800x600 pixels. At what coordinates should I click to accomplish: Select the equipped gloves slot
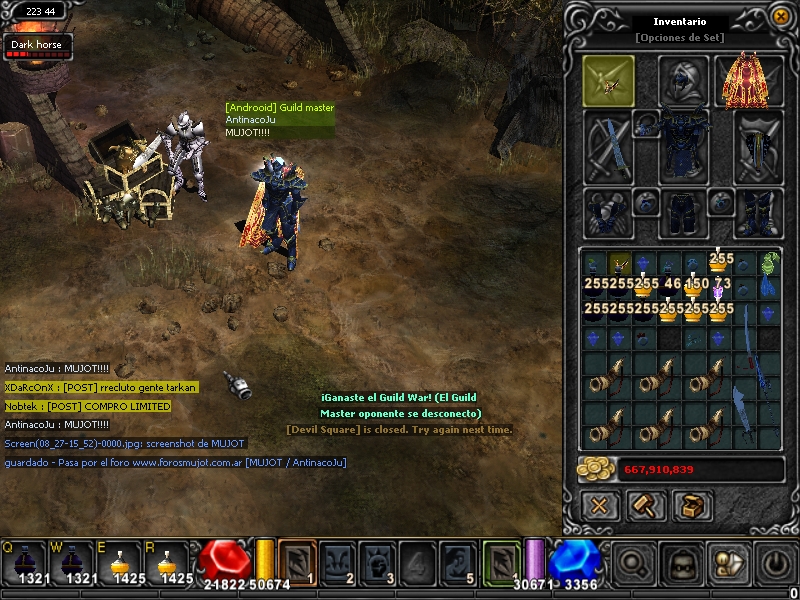click(608, 211)
